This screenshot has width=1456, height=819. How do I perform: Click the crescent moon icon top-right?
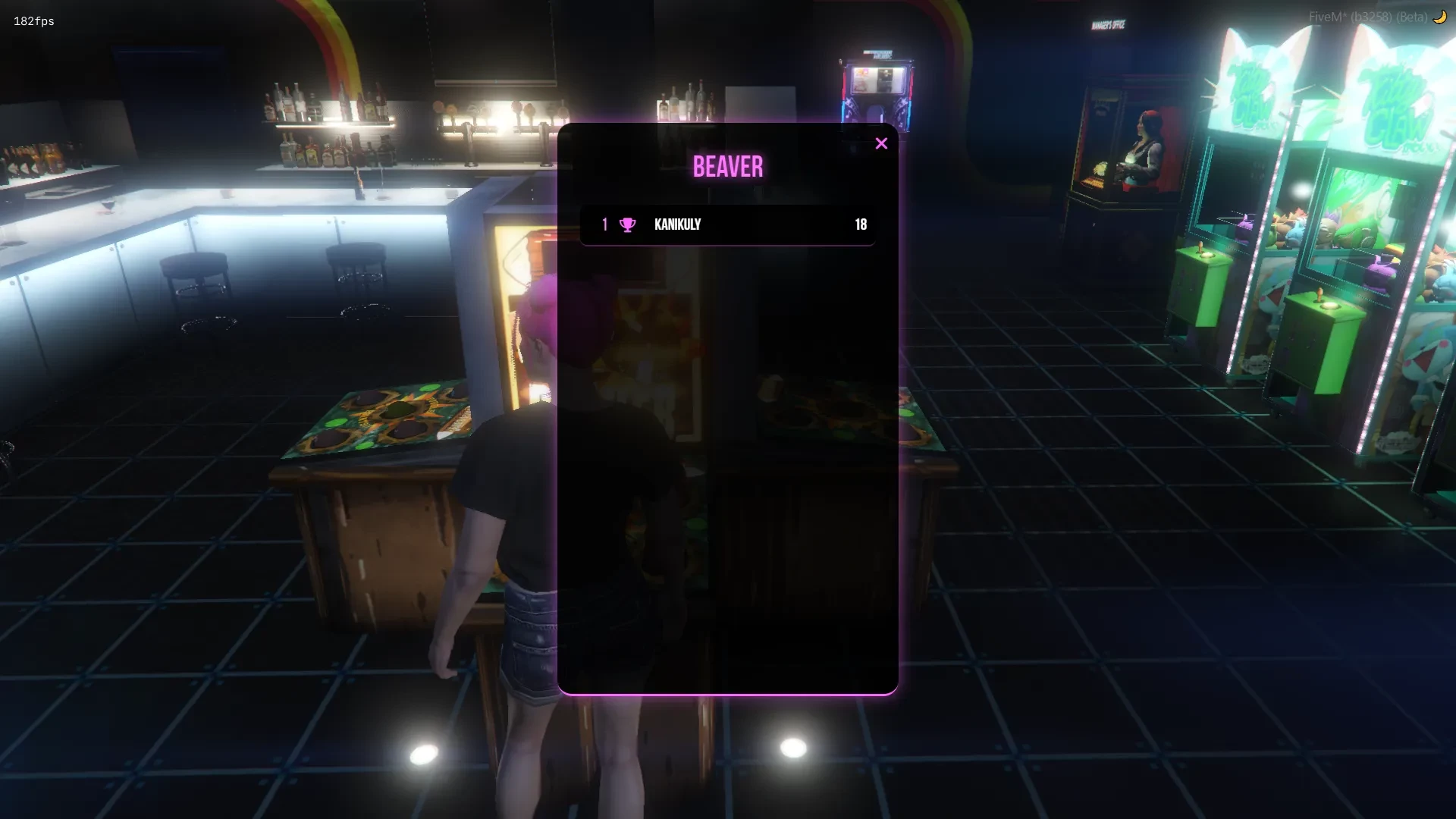tap(1439, 16)
